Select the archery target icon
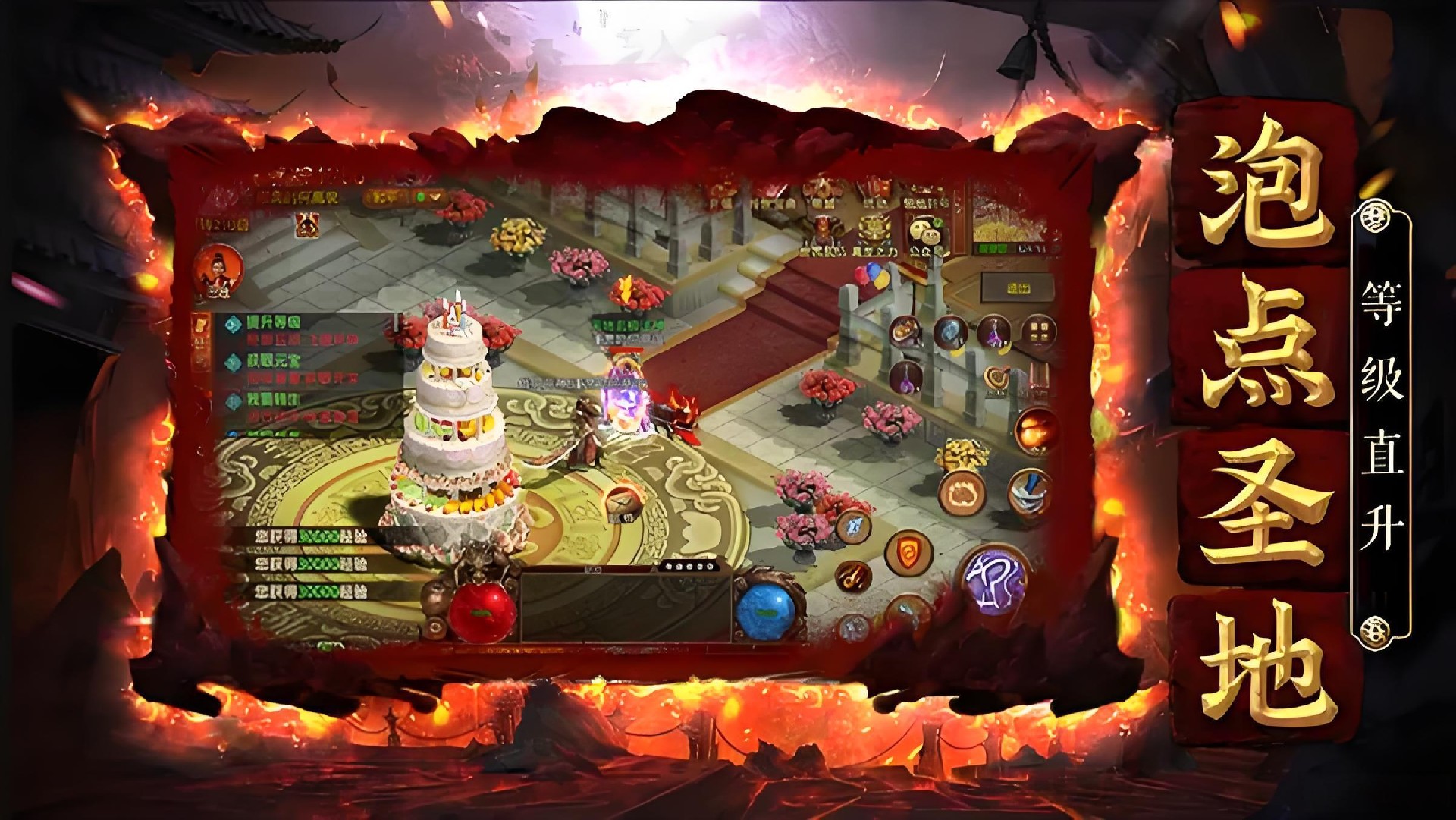Viewport: 1456px width, 820px height. coord(997,377)
